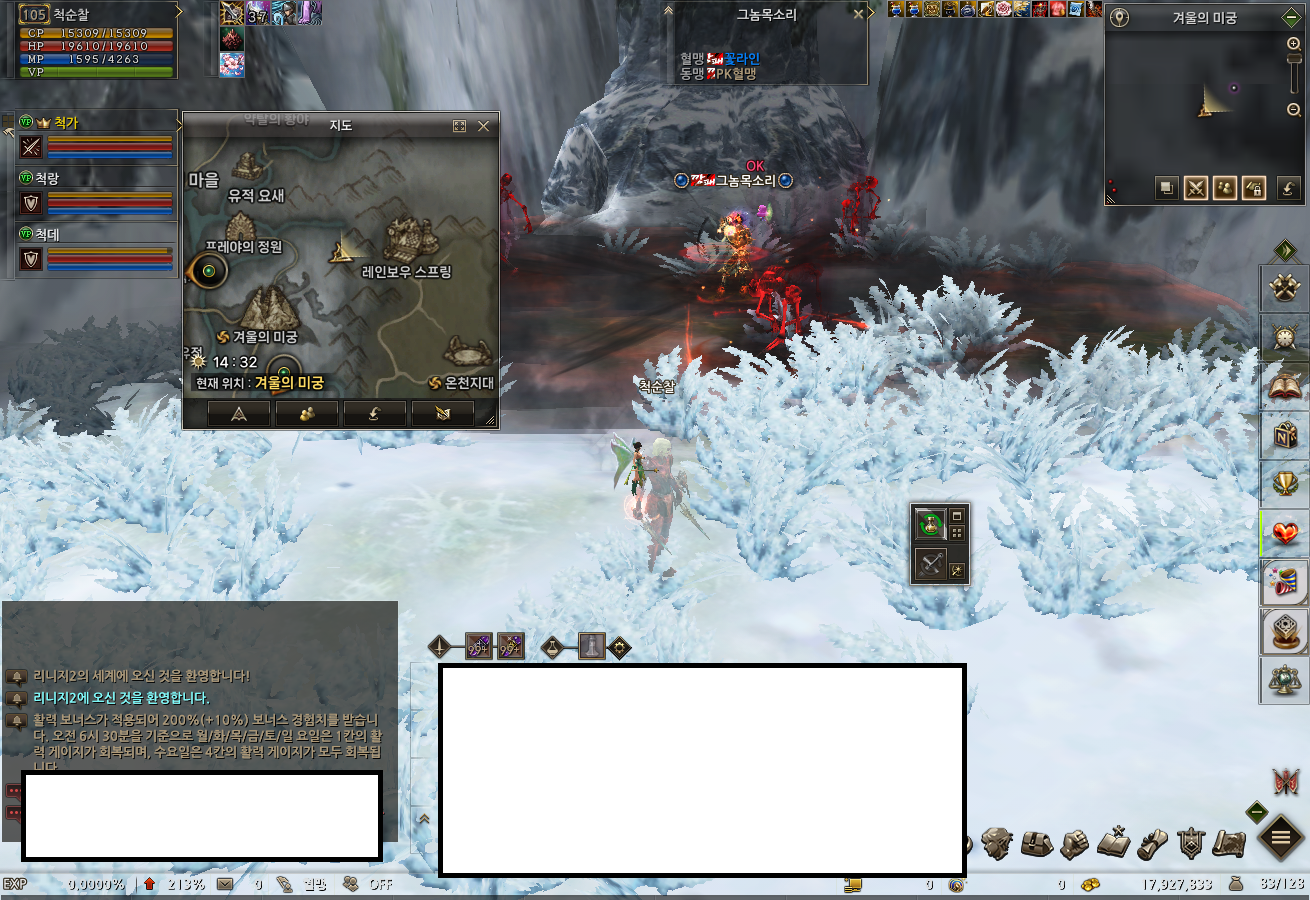Maximize the 지도 map window
Image resolution: width=1310 pixels, height=900 pixels.
[x=460, y=126]
